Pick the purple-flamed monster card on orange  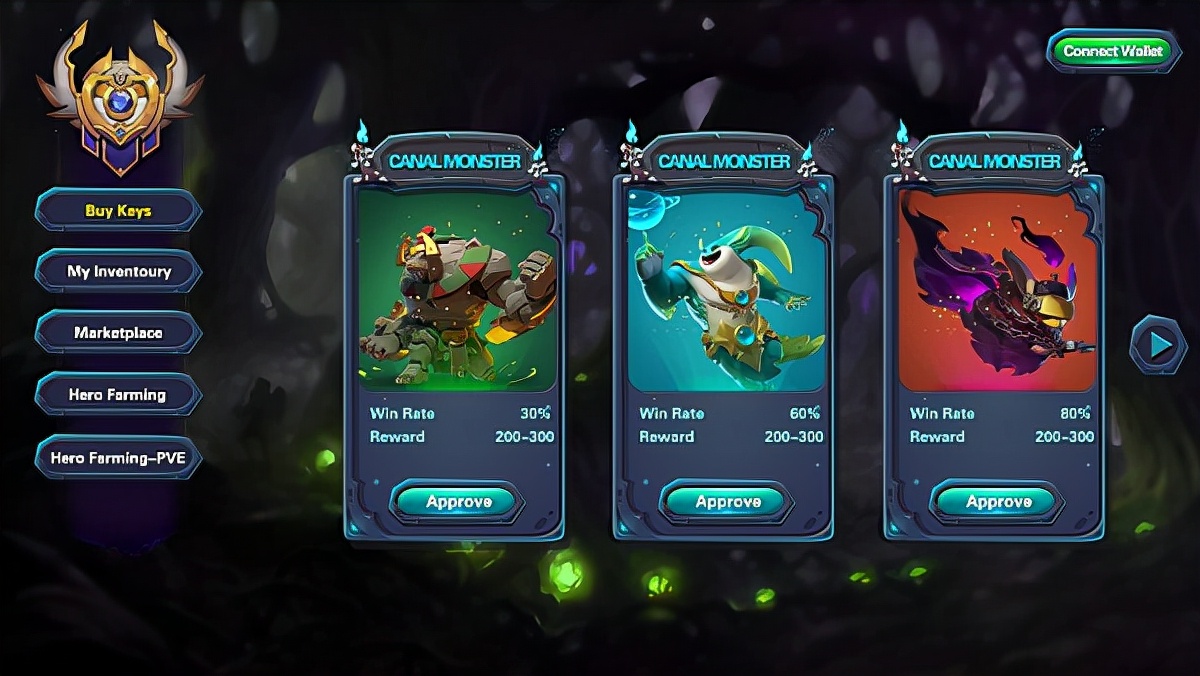pyautogui.click(x=997, y=290)
